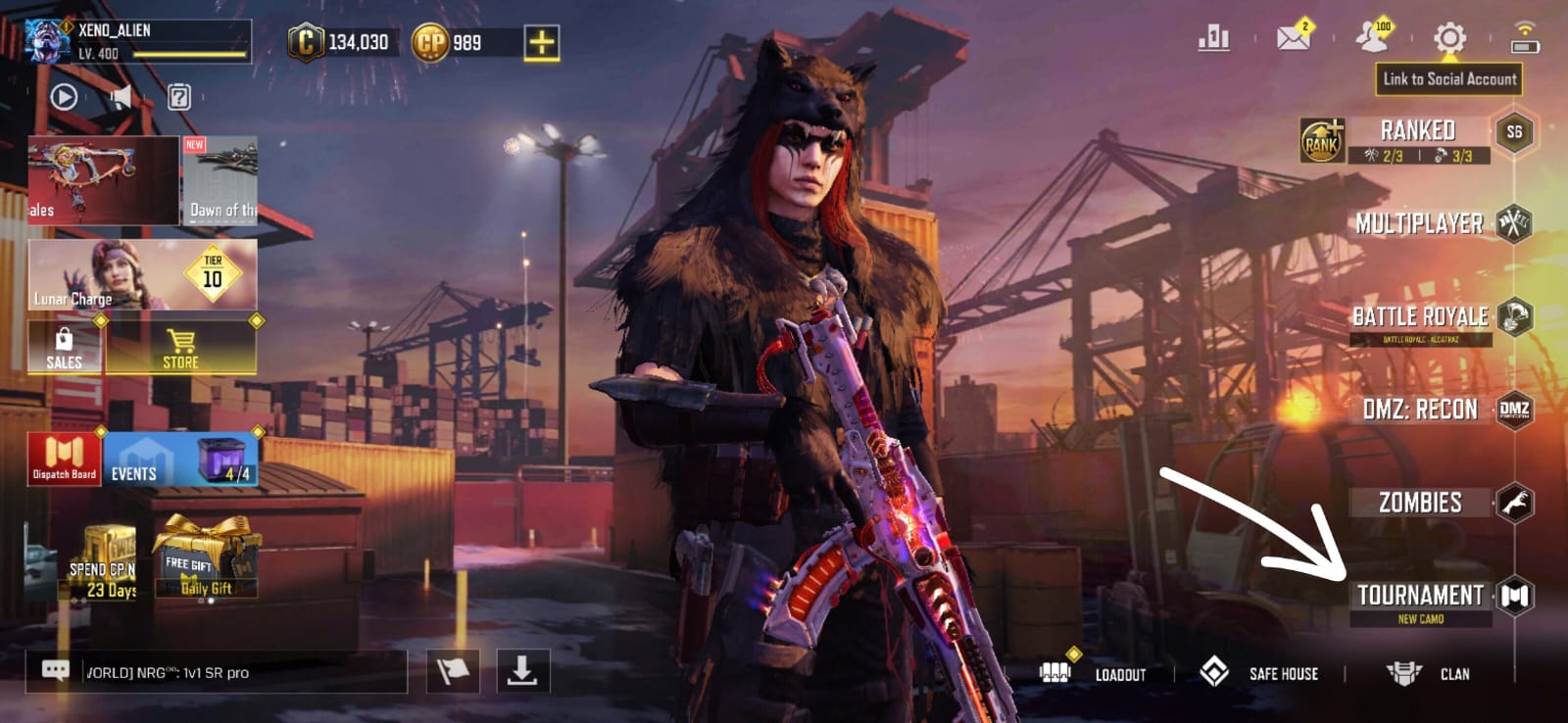The width and height of the screenshot is (1568, 723).
Task: Open DMZ: Recon mode
Action: [x=1420, y=410]
